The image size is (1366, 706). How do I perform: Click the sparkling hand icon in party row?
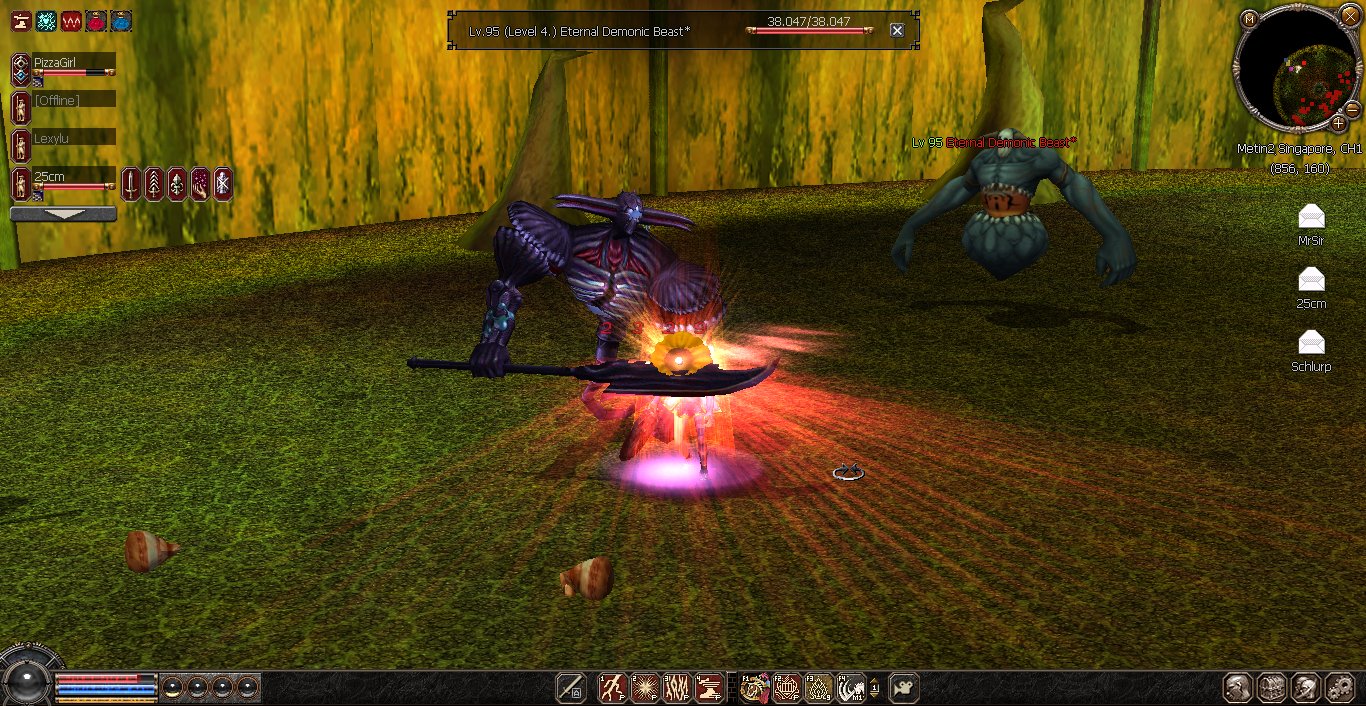click(x=199, y=184)
